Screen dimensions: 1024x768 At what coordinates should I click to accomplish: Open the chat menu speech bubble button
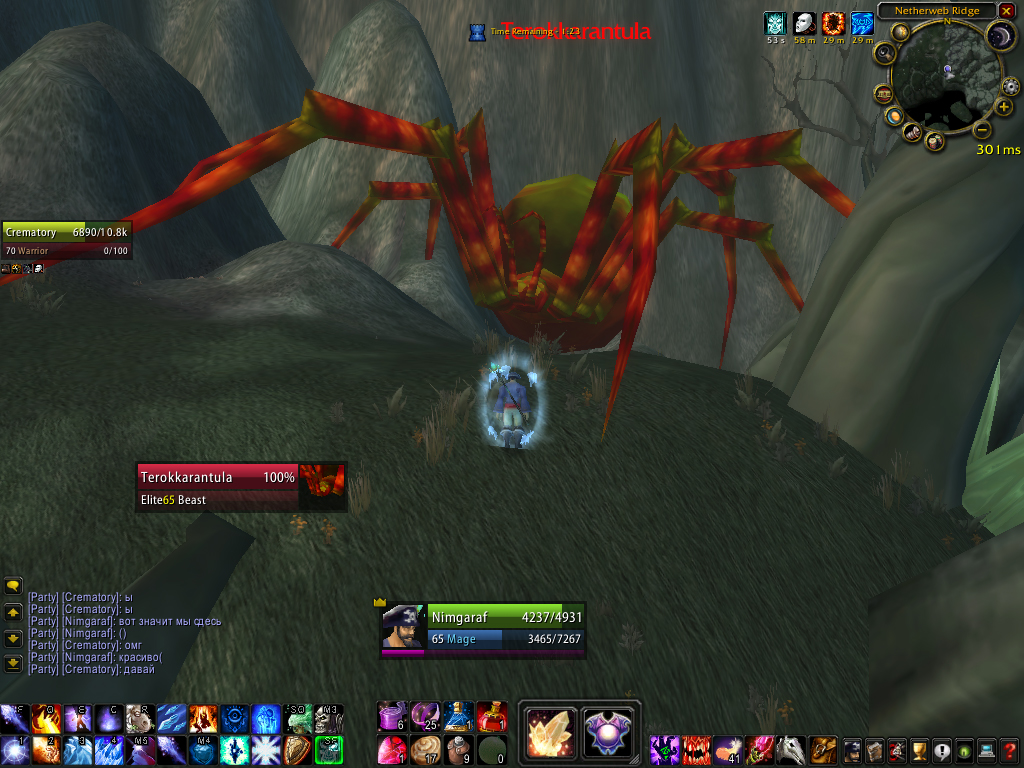(x=13, y=586)
